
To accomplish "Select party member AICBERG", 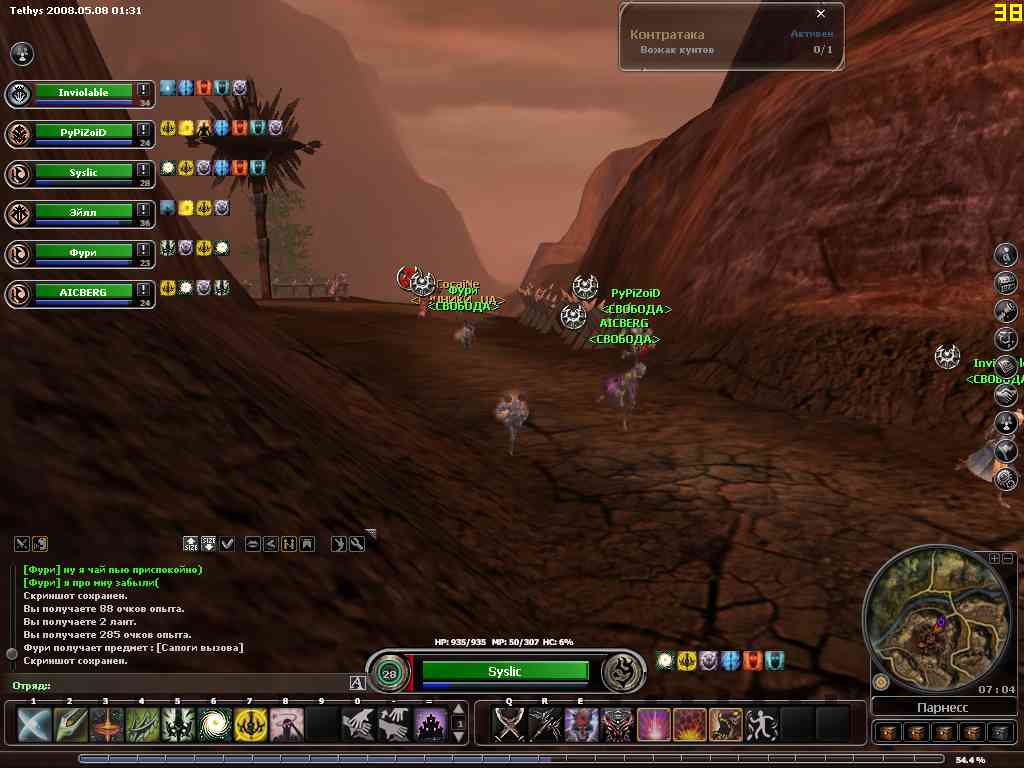I will (x=83, y=292).
